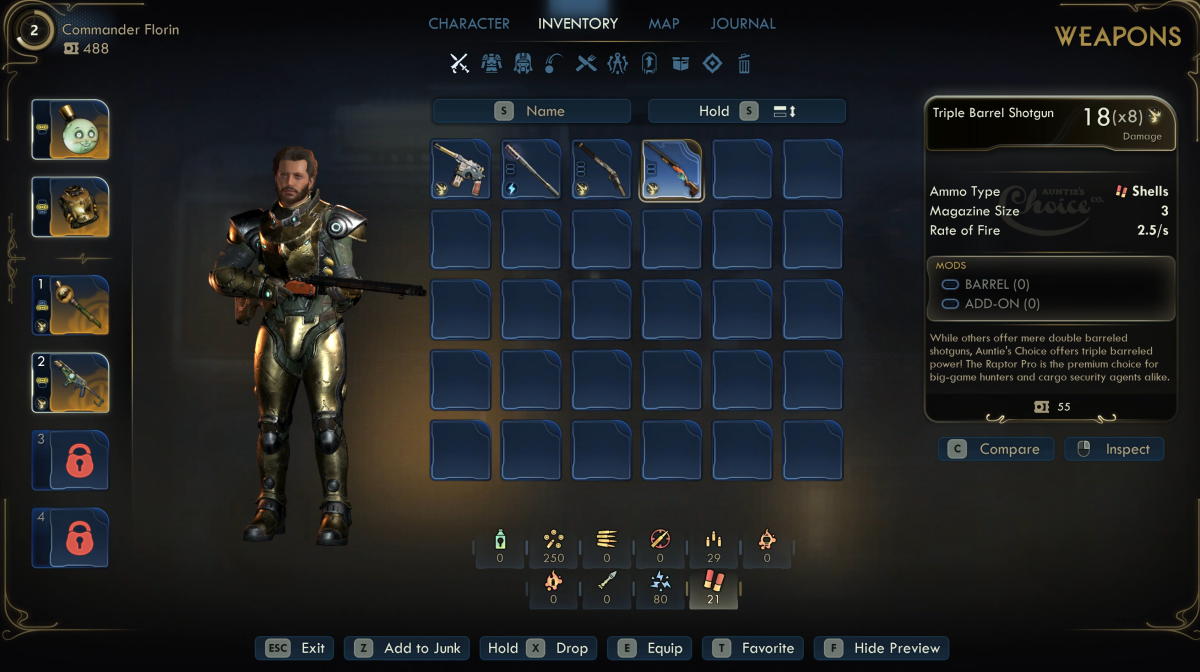Viewport: 1200px width, 672px height.
Task: Choose the rifle in weapon slot 2
Action: coord(70,382)
